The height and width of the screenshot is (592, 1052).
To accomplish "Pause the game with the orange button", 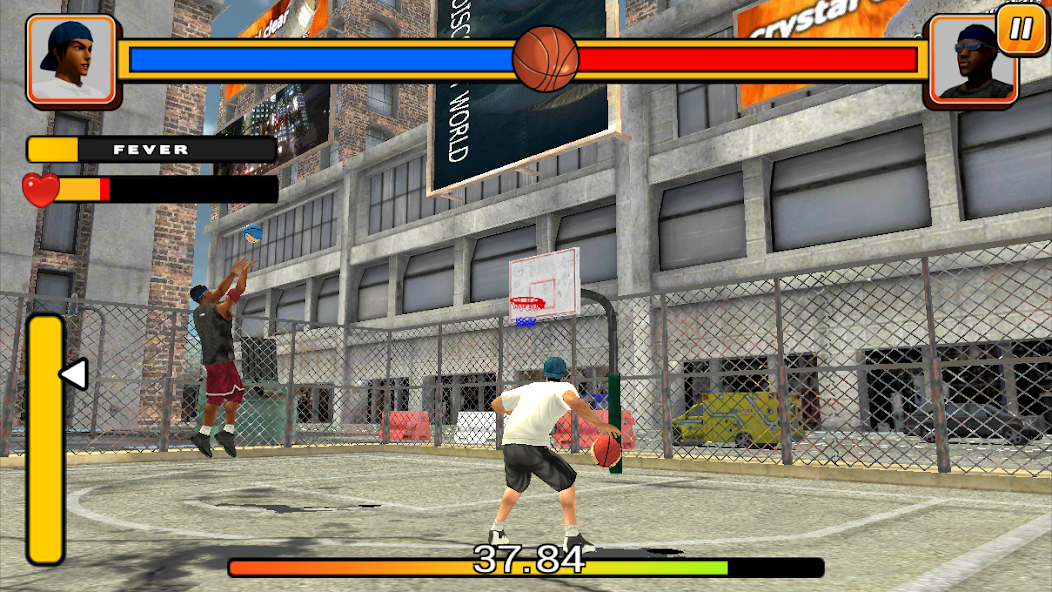I will pyautogui.click(x=1021, y=28).
